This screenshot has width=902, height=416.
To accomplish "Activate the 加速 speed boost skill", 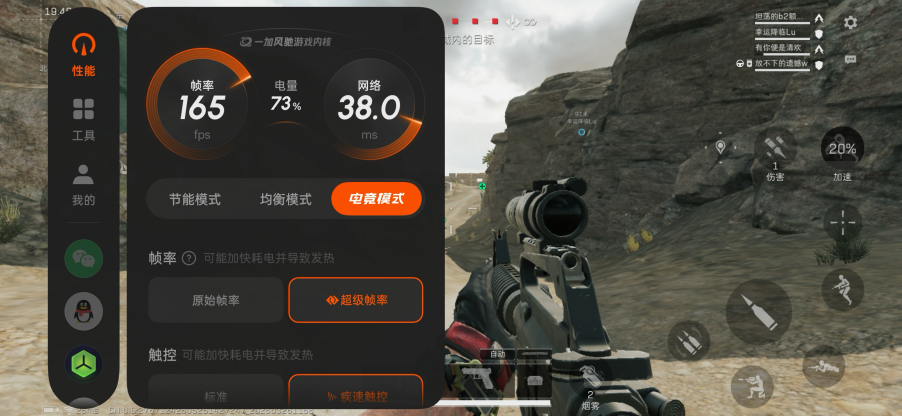I will 842,150.
